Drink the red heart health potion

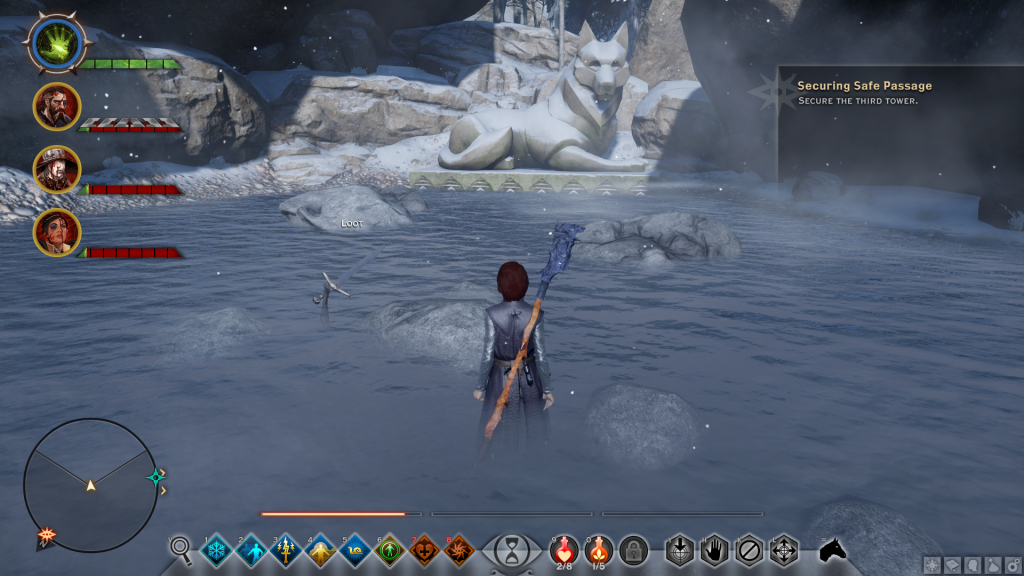[x=564, y=549]
